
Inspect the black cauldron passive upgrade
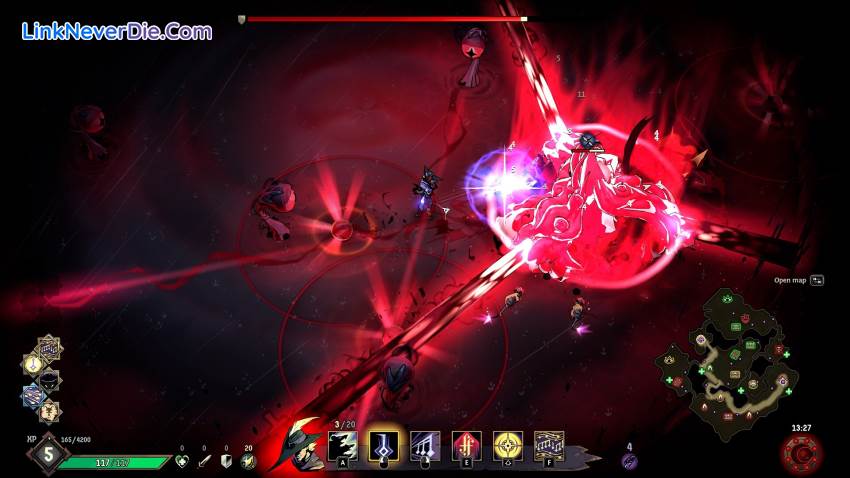pyautogui.click(x=49, y=380)
